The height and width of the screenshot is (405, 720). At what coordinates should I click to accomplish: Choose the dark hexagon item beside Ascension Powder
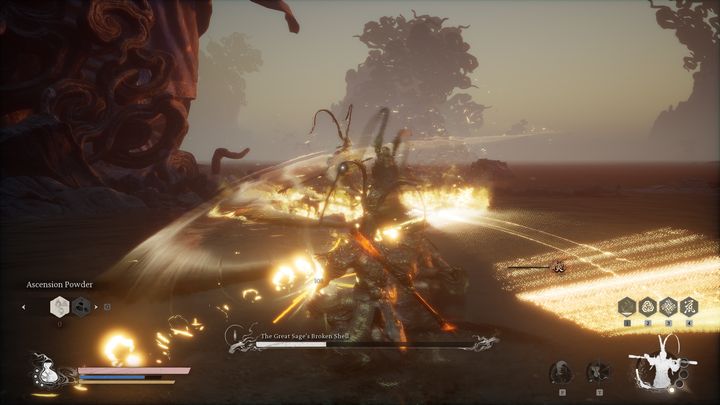click(81, 307)
